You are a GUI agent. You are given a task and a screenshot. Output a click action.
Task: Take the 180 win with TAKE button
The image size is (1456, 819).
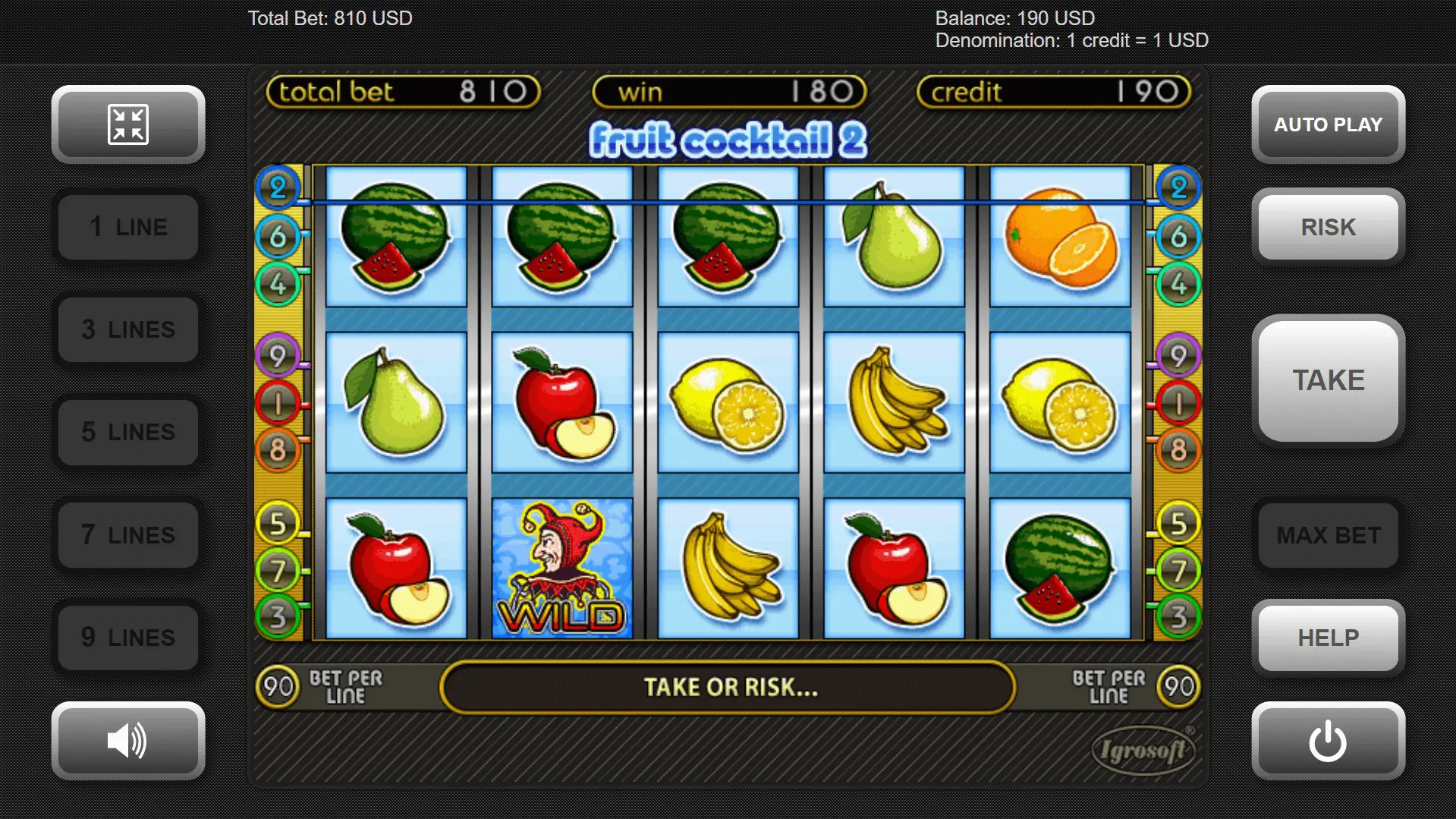click(1328, 380)
